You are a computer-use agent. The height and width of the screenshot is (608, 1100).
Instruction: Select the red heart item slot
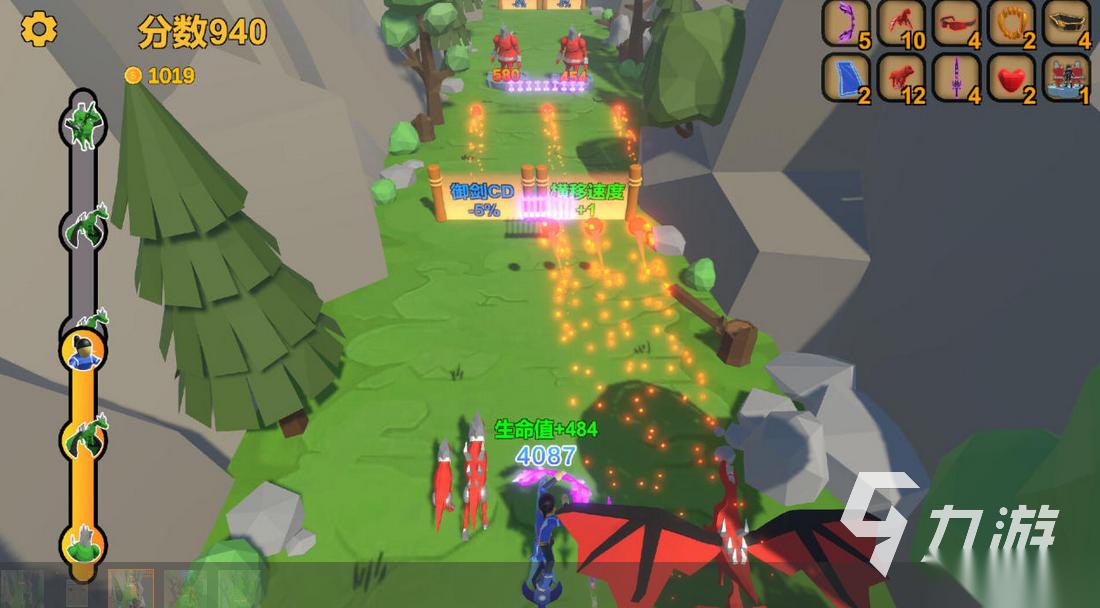coord(1012,77)
